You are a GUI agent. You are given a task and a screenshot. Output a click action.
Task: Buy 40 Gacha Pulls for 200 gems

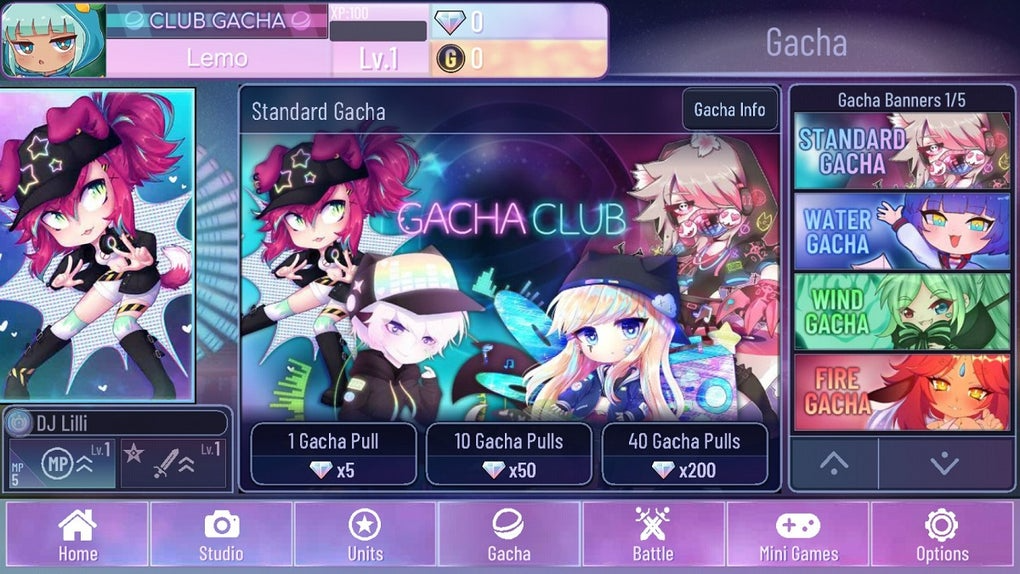(x=685, y=454)
